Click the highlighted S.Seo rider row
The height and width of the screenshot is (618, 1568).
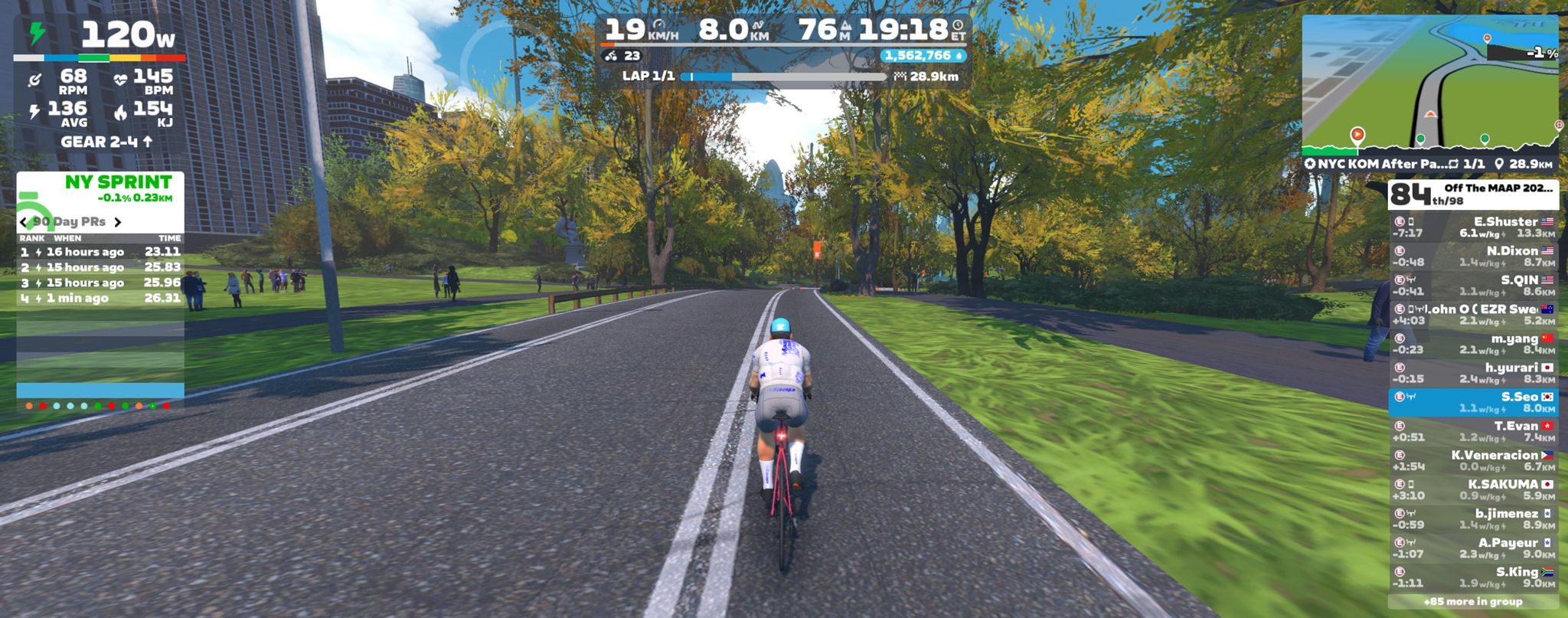1472,402
